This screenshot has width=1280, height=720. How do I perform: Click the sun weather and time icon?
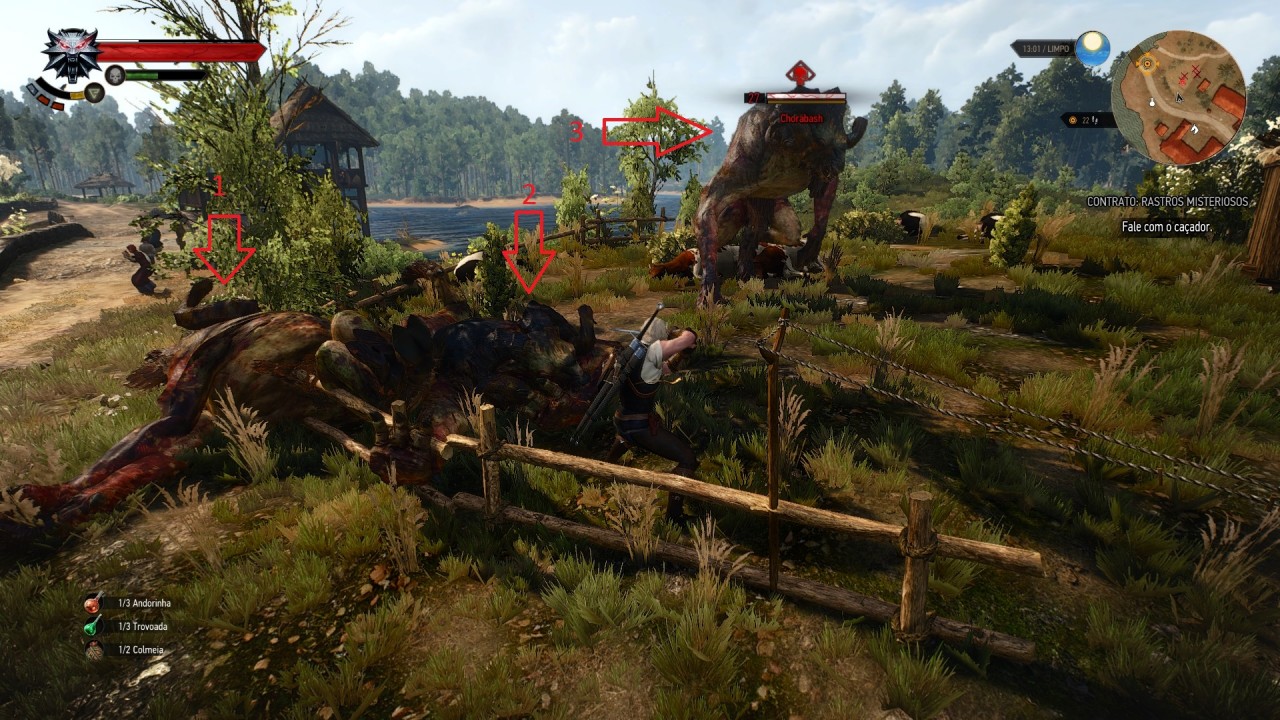pyautogui.click(x=1093, y=47)
